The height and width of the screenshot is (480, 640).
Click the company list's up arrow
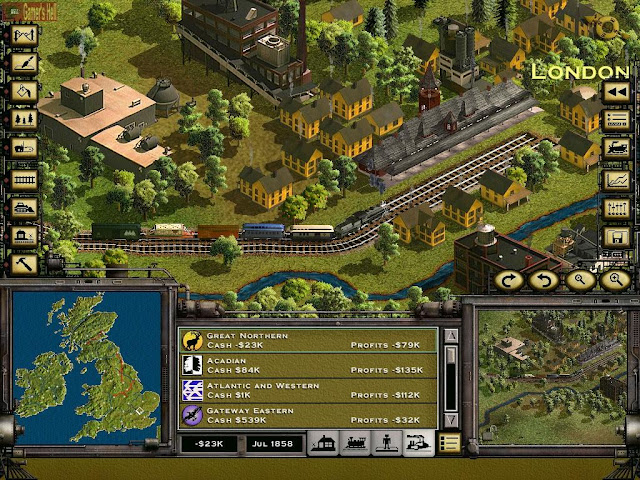(451, 336)
